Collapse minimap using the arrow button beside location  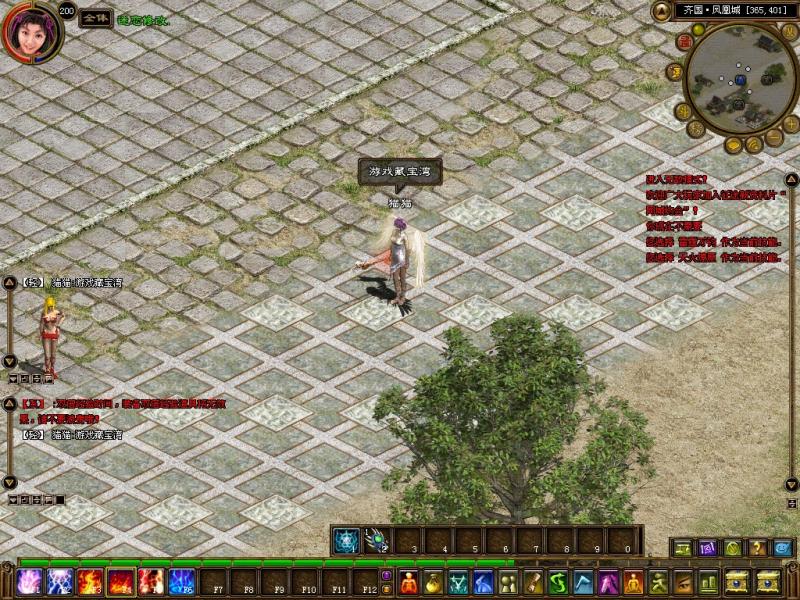(661, 10)
